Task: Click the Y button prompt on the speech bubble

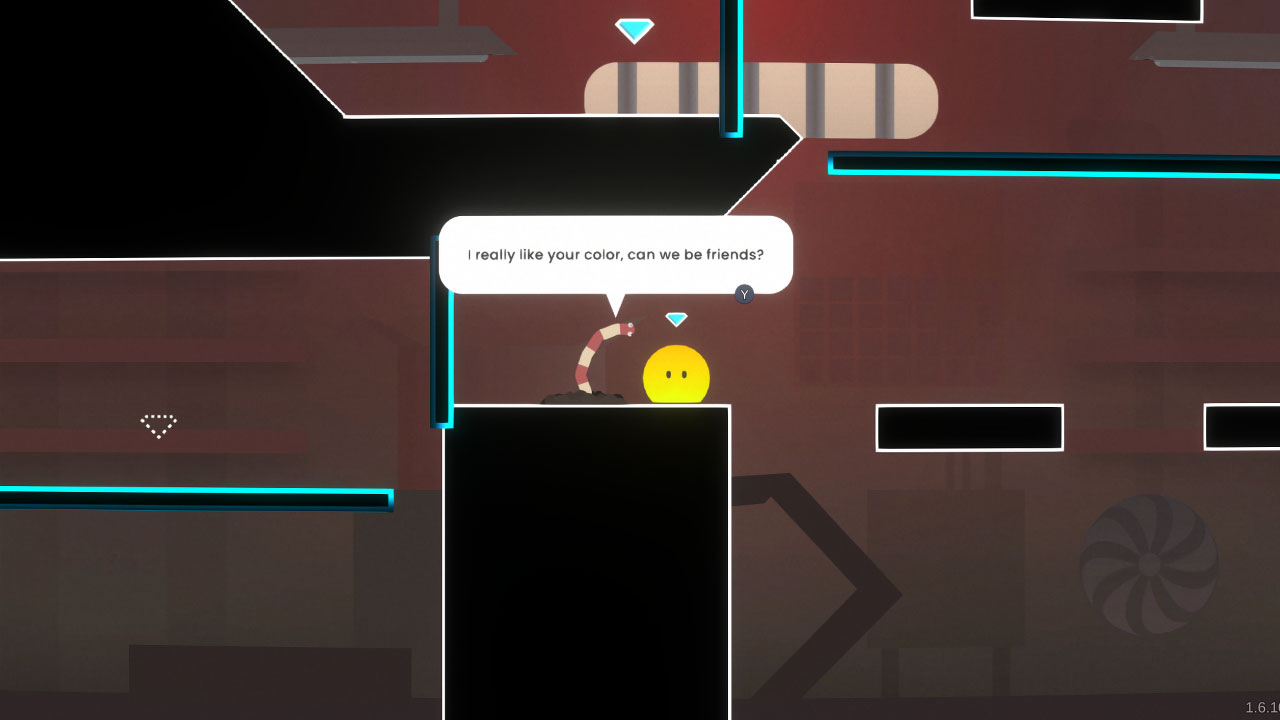Action: (743, 294)
